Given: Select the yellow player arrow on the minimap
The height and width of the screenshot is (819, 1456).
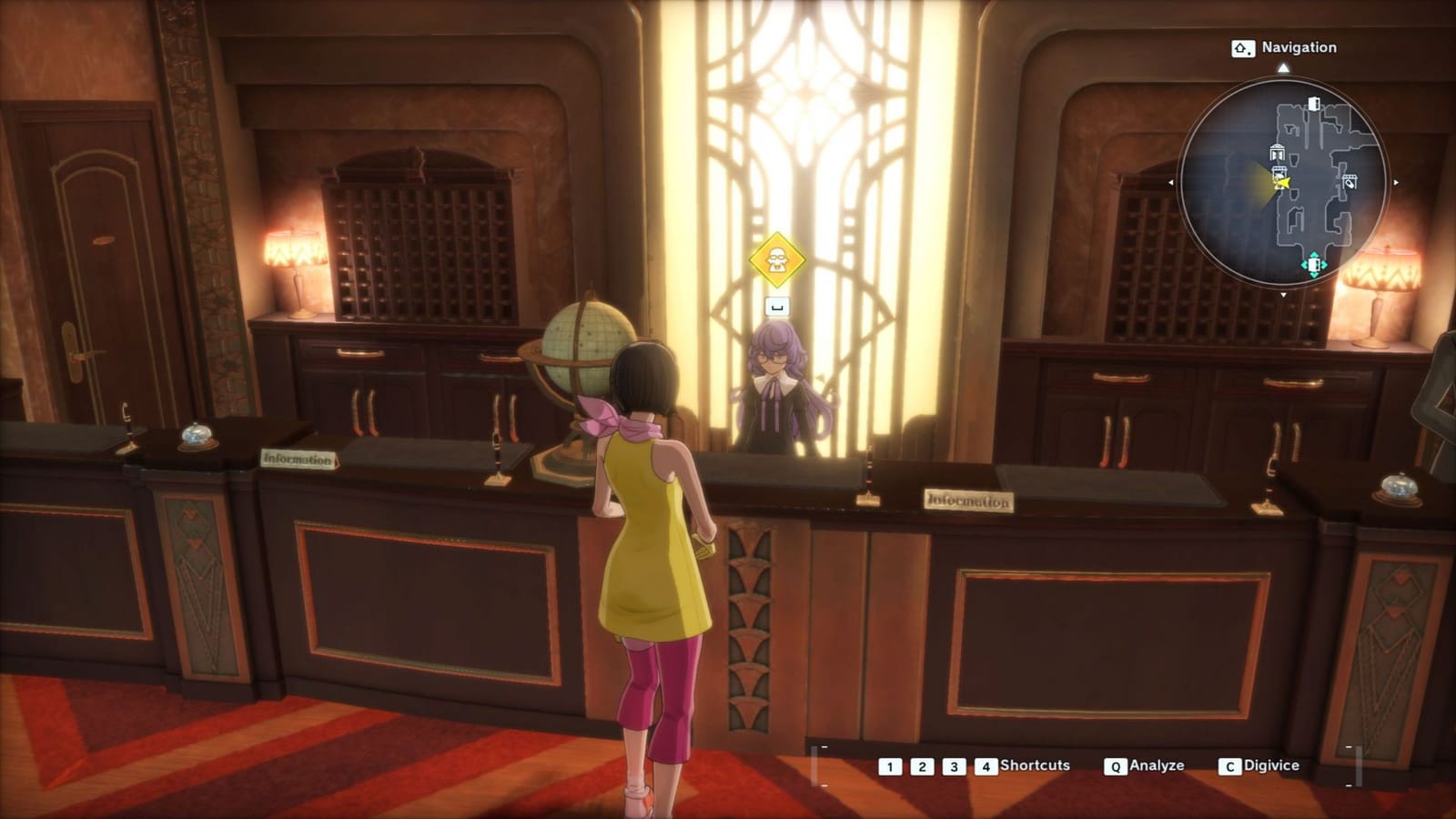Looking at the screenshot, I should pyautogui.click(x=1283, y=182).
